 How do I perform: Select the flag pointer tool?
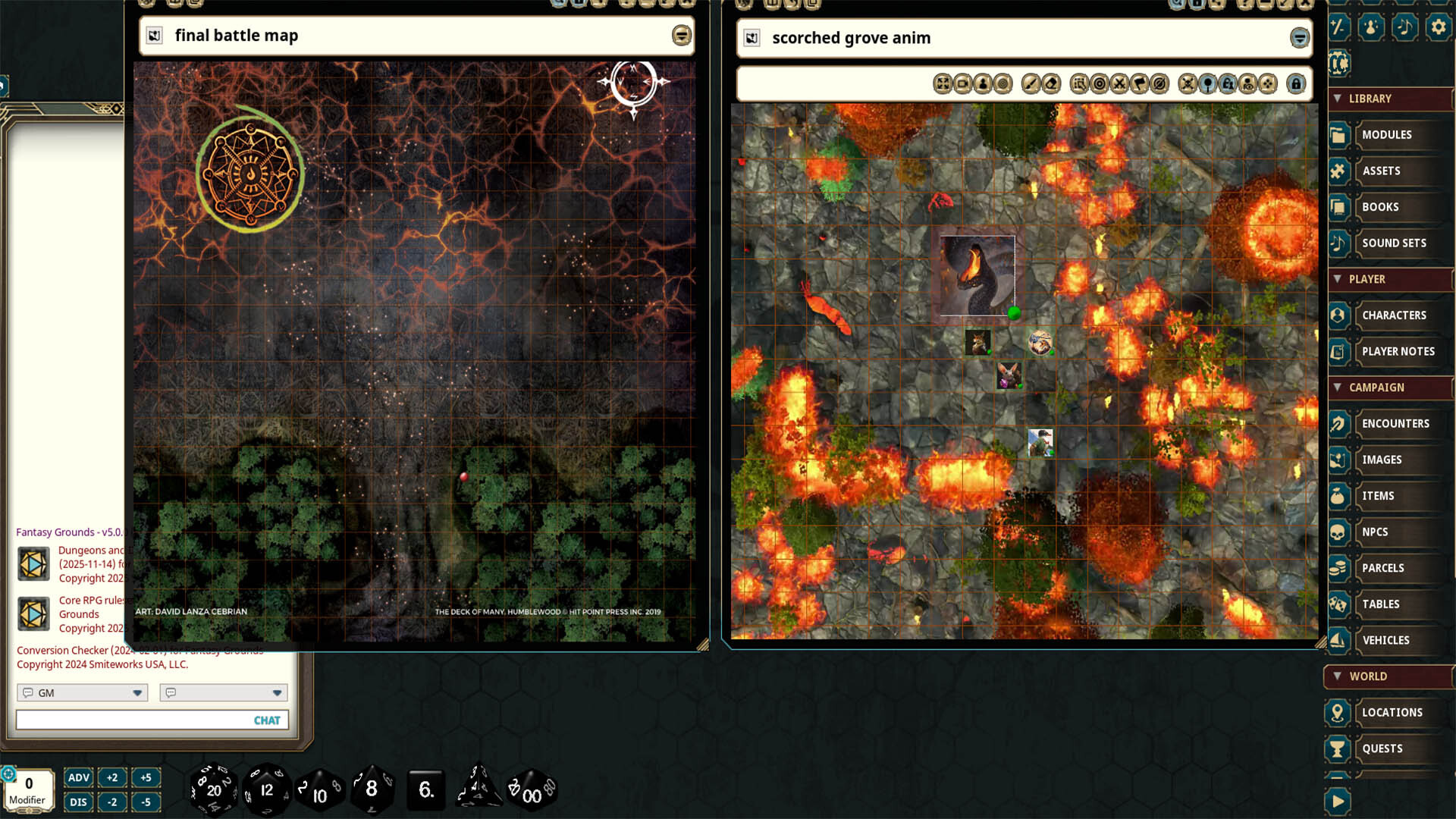click(1141, 84)
